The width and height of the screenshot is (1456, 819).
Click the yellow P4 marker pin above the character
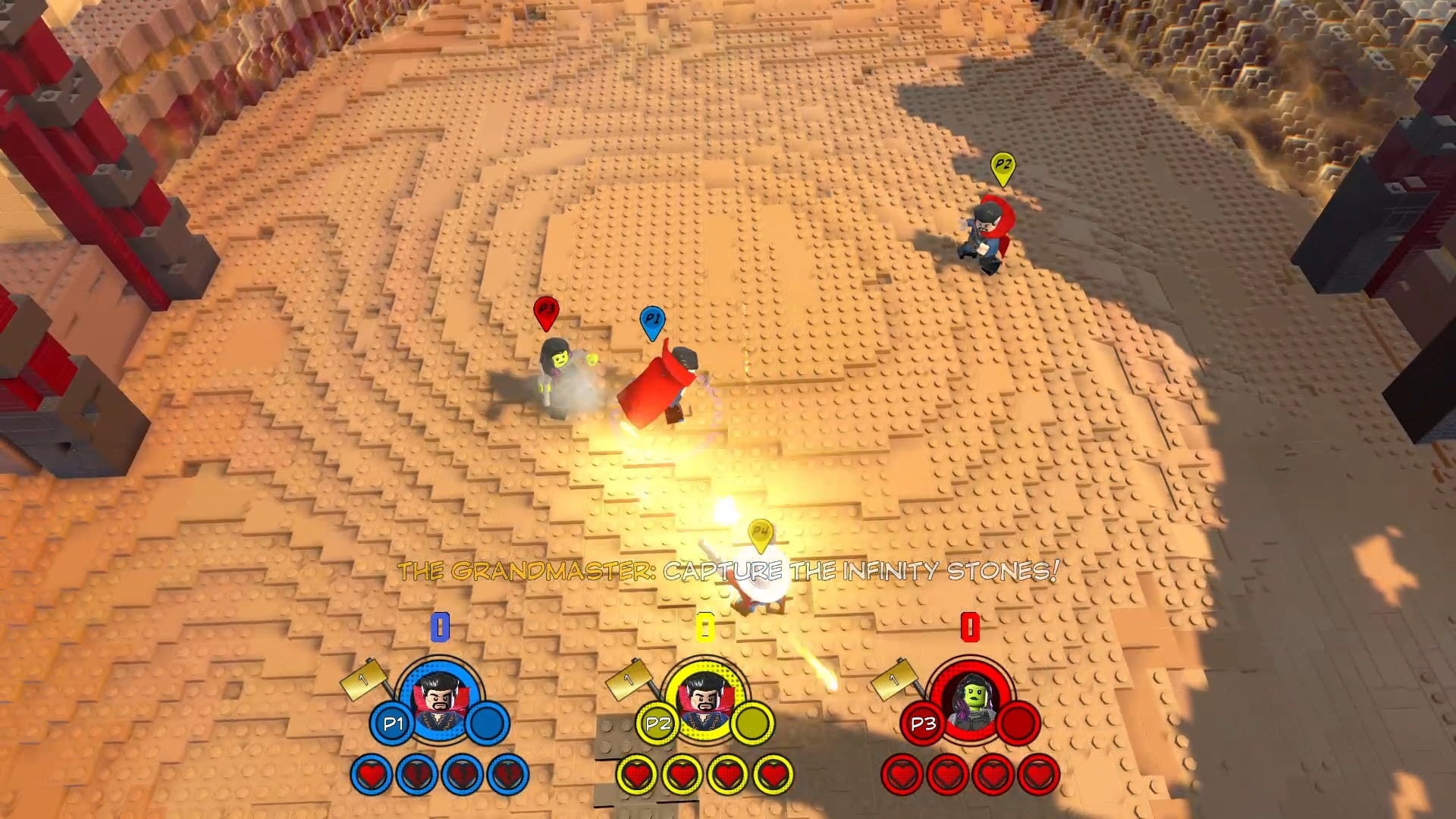(760, 534)
